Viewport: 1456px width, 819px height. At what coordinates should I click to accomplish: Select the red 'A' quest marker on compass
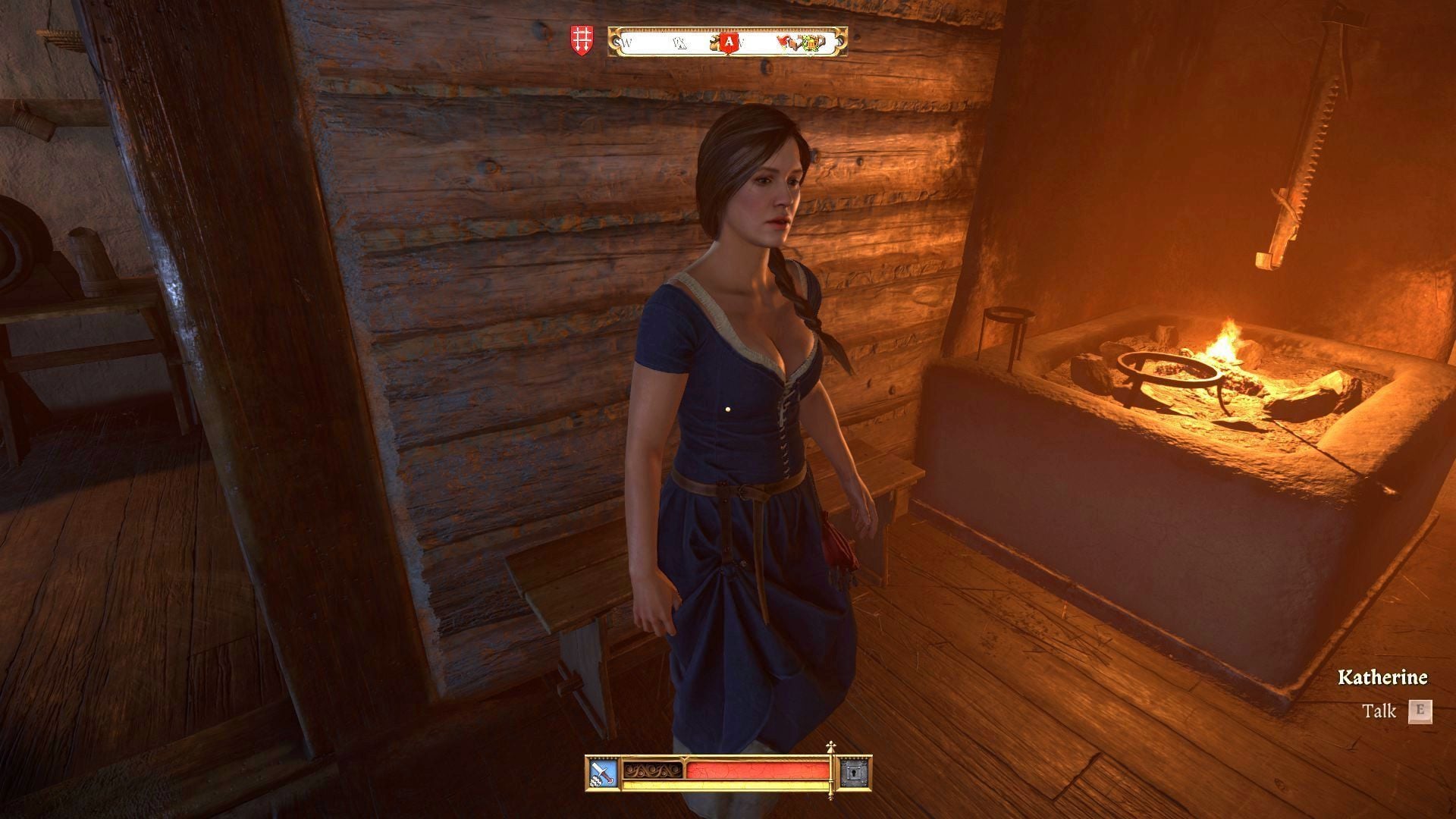pos(730,44)
